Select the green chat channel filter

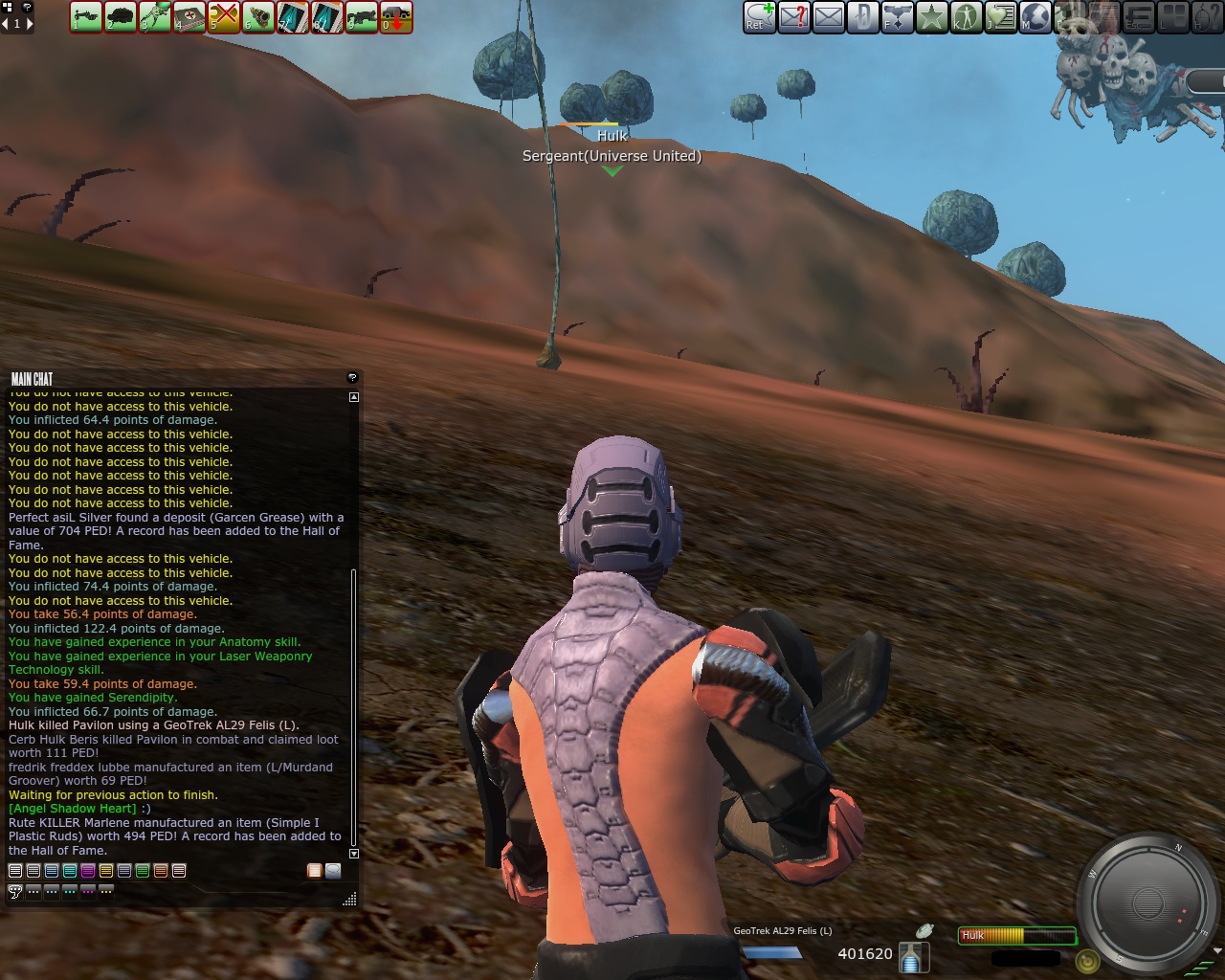pos(143,871)
